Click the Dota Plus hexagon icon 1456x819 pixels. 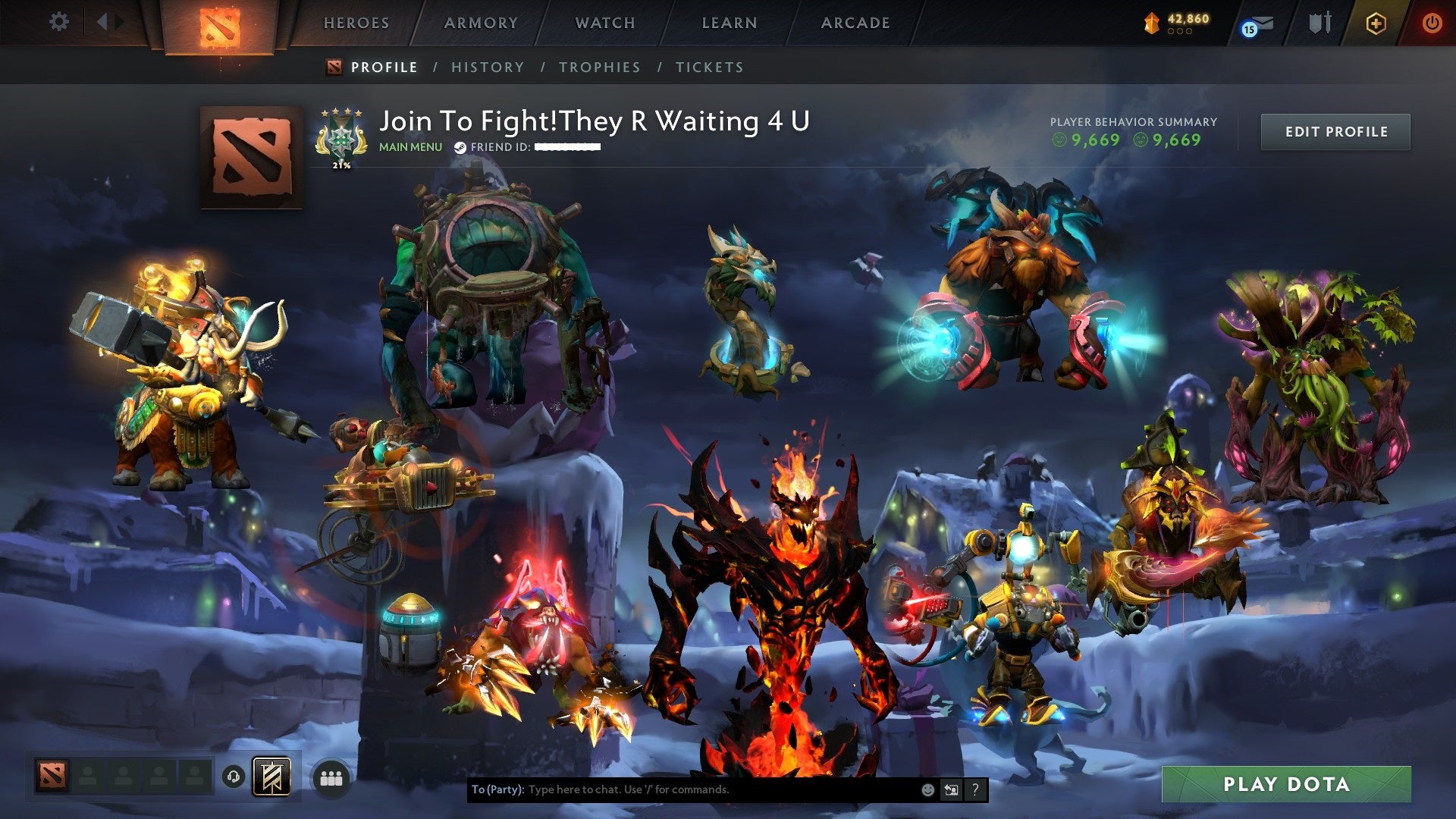point(1375,24)
